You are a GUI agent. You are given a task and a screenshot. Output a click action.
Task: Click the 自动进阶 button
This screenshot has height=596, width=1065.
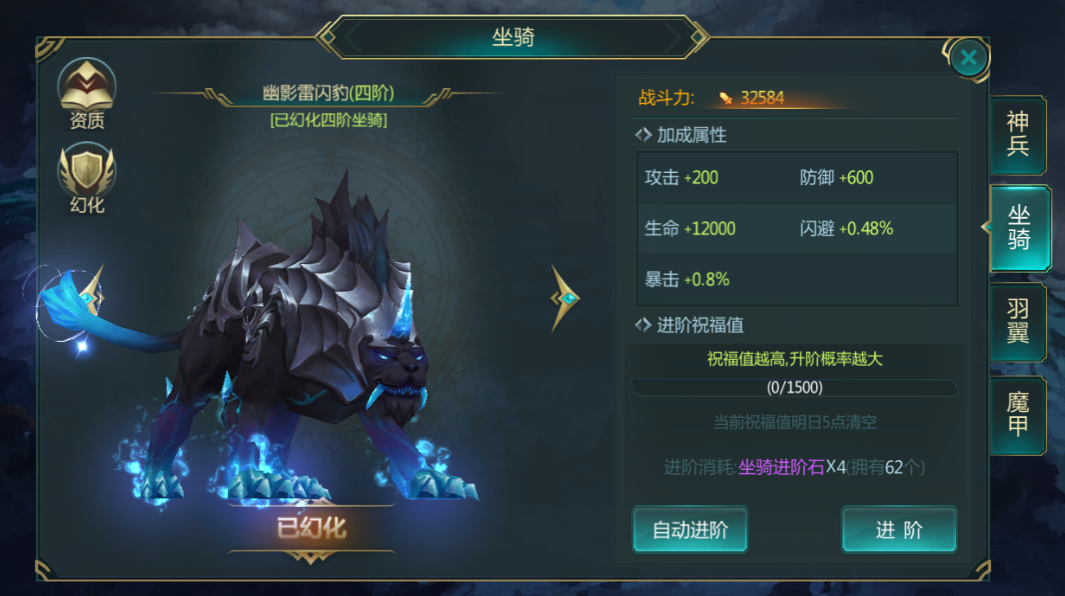click(x=690, y=529)
